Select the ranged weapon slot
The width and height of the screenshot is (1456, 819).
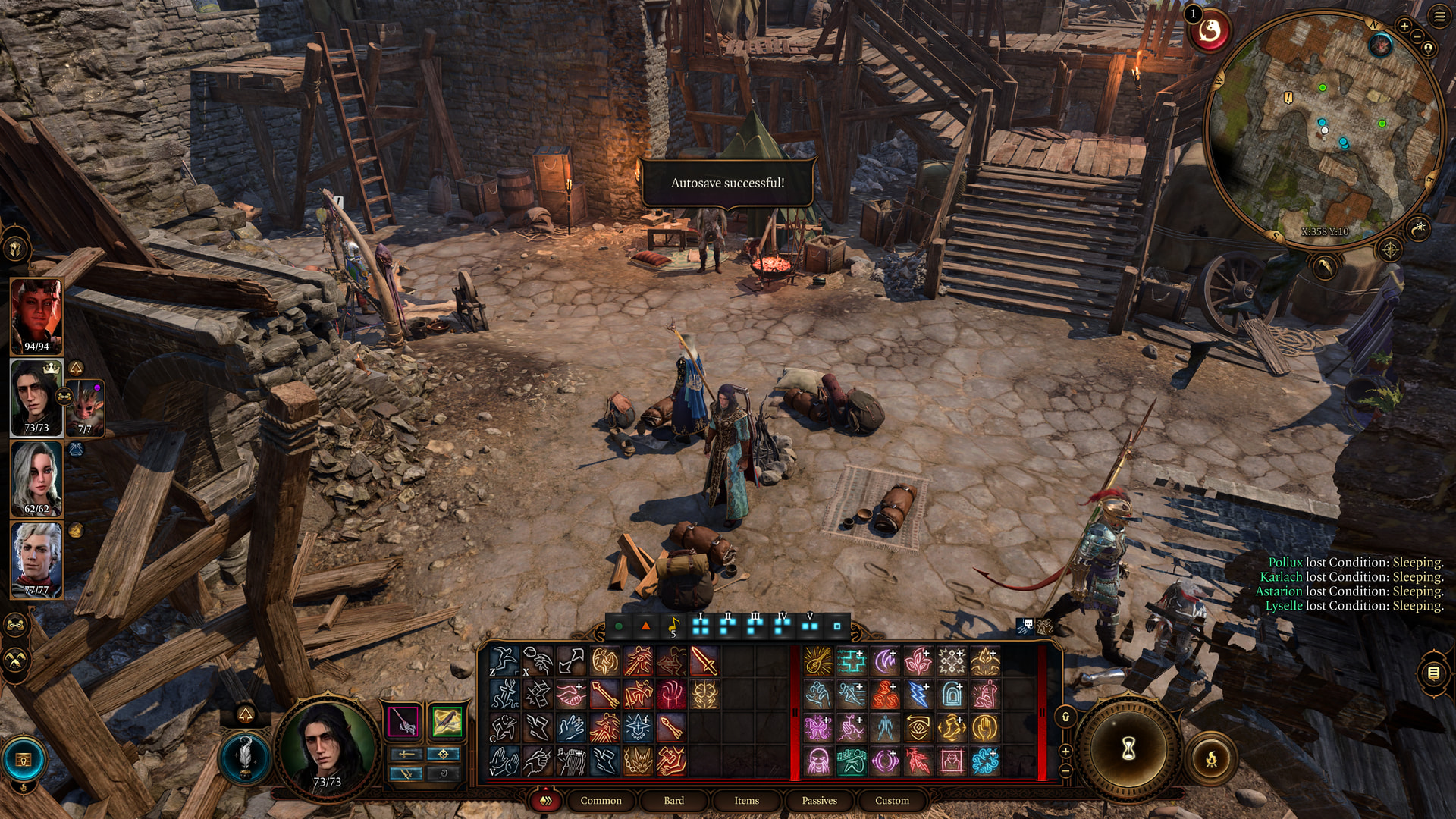[x=447, y=721]
